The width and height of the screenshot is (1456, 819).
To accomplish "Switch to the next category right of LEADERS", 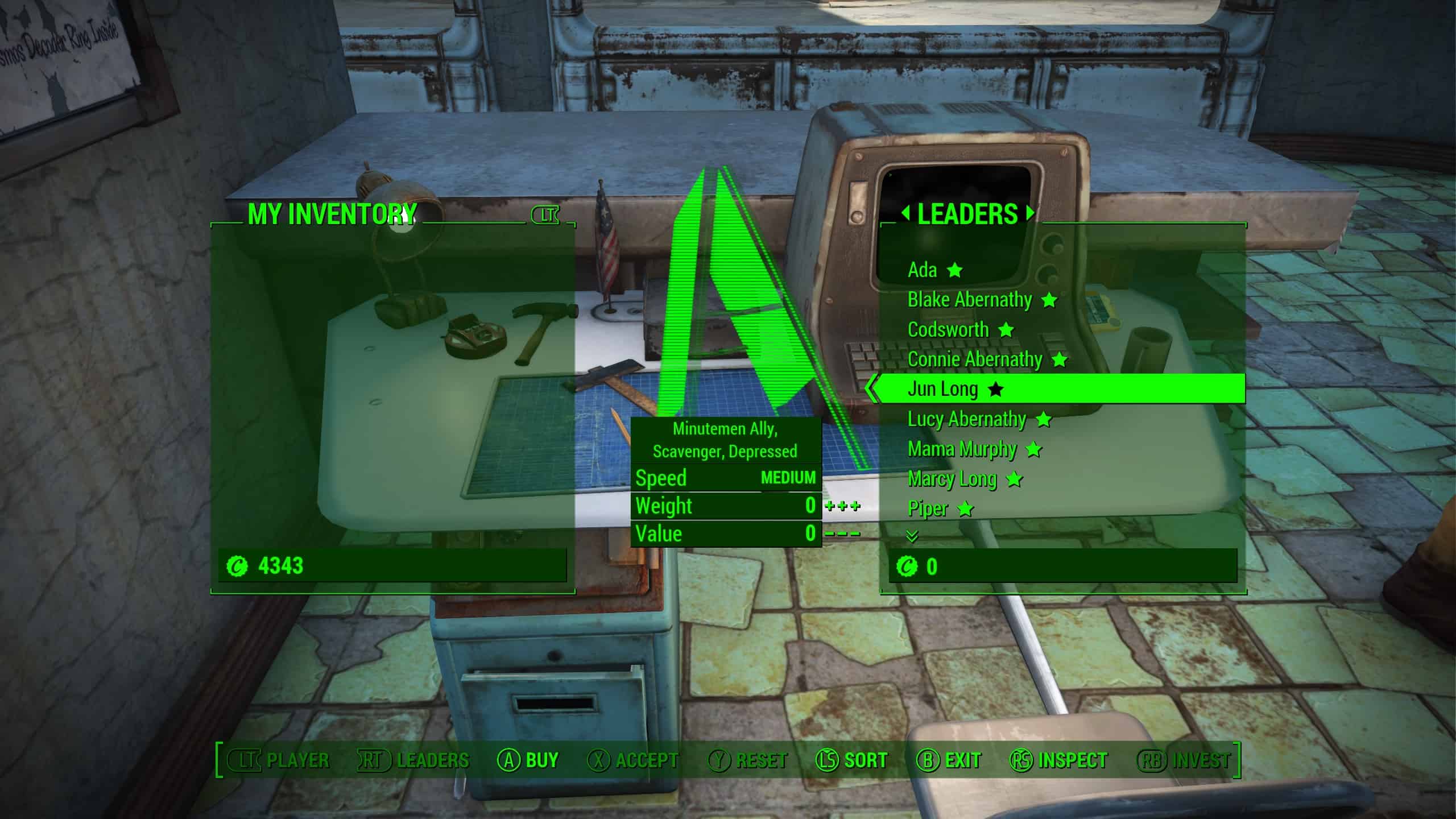I will 1030,214.
